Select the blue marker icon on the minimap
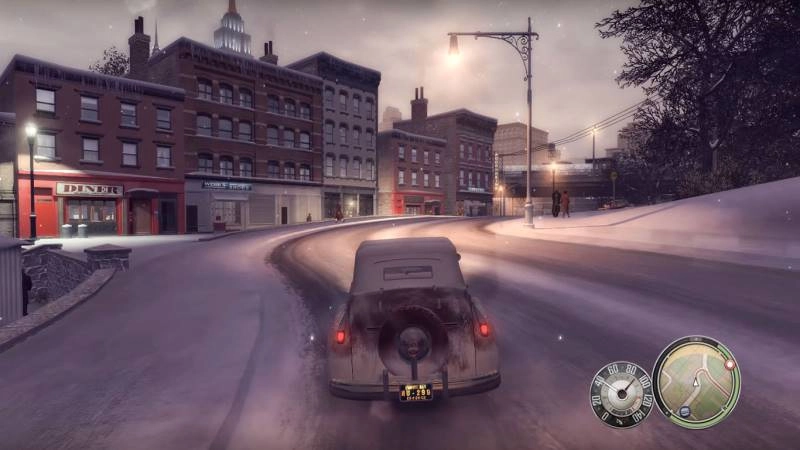 (684, 411)
